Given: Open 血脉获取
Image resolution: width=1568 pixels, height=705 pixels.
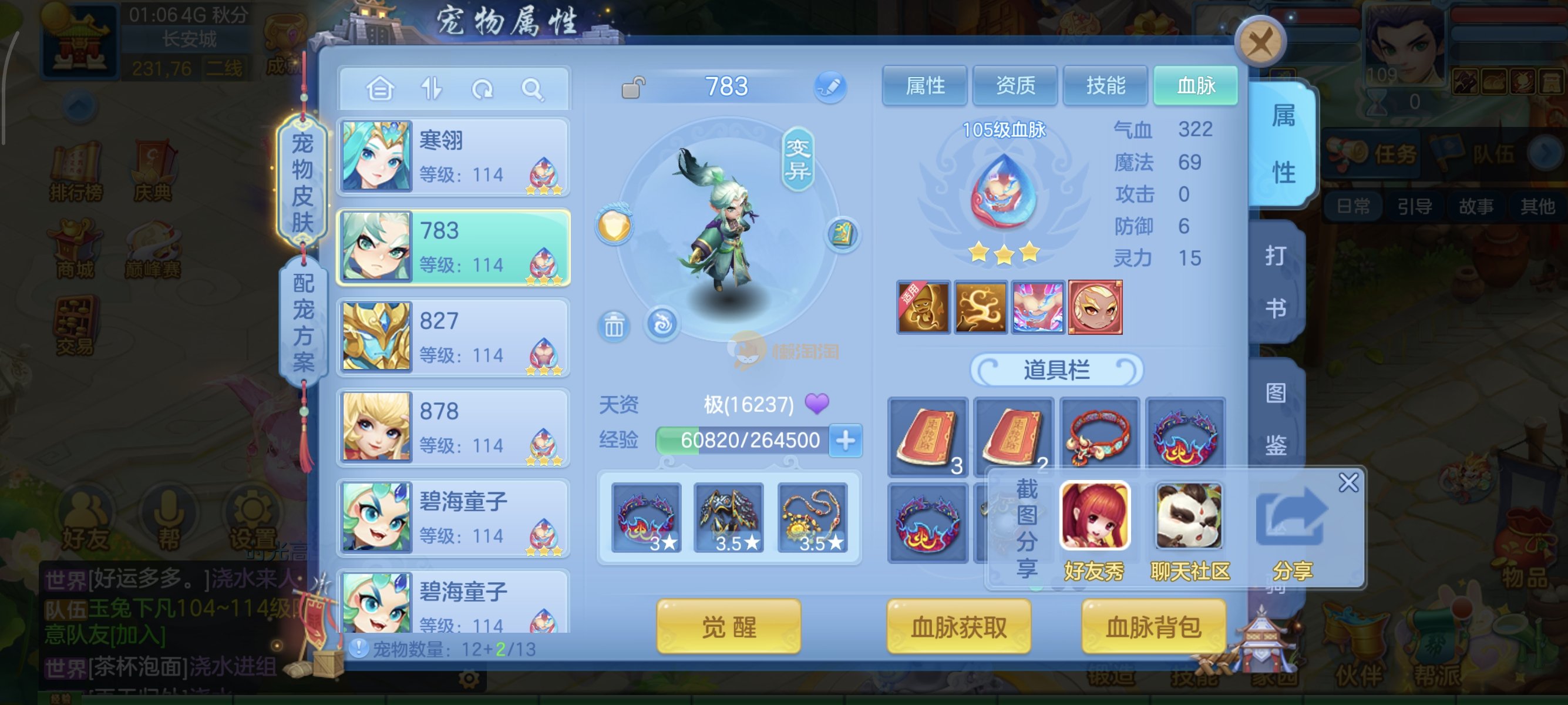Looking at the screenshot, I should [x=958, y=626].
